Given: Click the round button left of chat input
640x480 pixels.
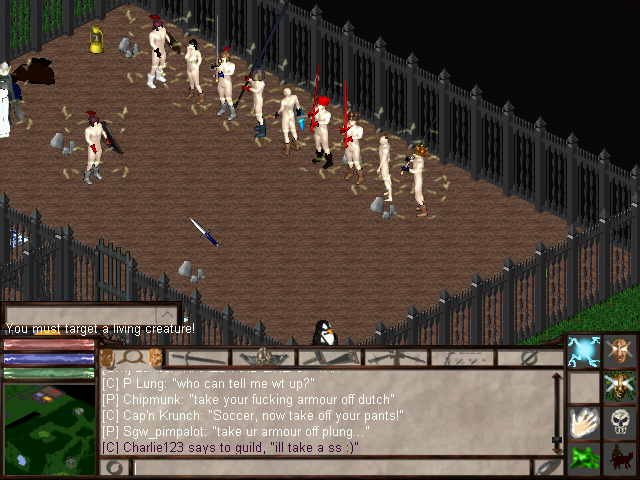Looking at the screenshot, I should click(x=114, y=467).
